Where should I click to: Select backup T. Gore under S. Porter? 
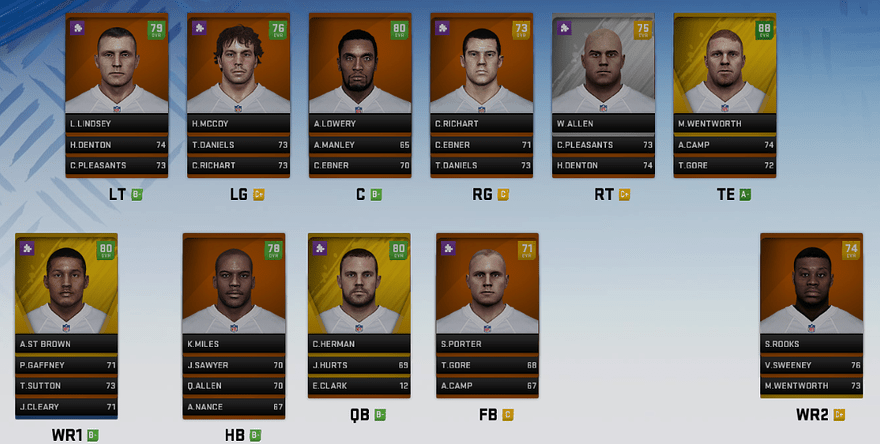[487, 366]
